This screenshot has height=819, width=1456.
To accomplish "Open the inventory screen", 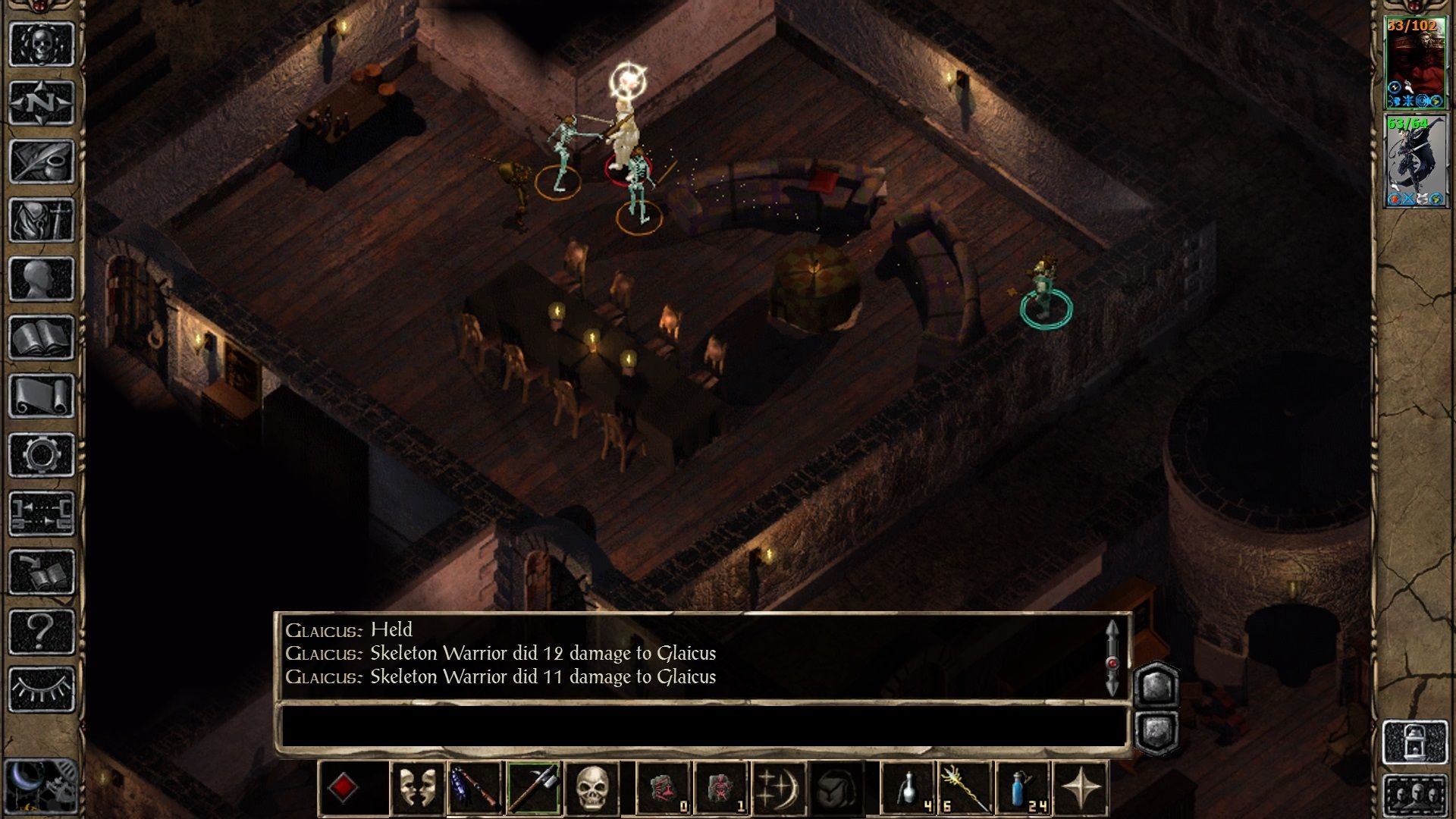I will pyautogui.click(x=42, y=220).
